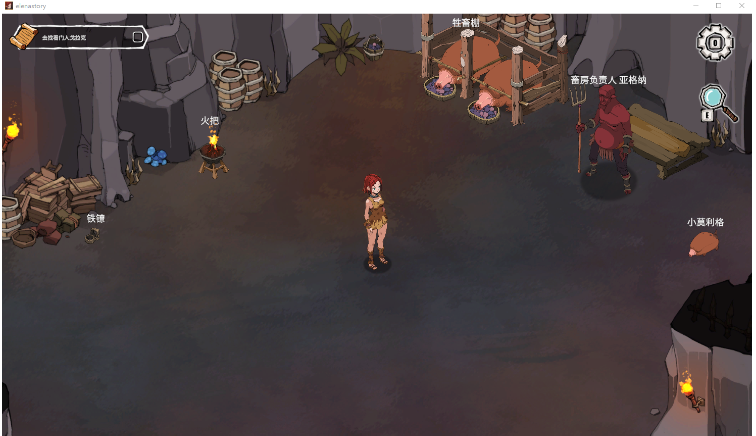Open the quest scroll icon
The width and height of the screenshot is (756, 436).
point(23,37)
